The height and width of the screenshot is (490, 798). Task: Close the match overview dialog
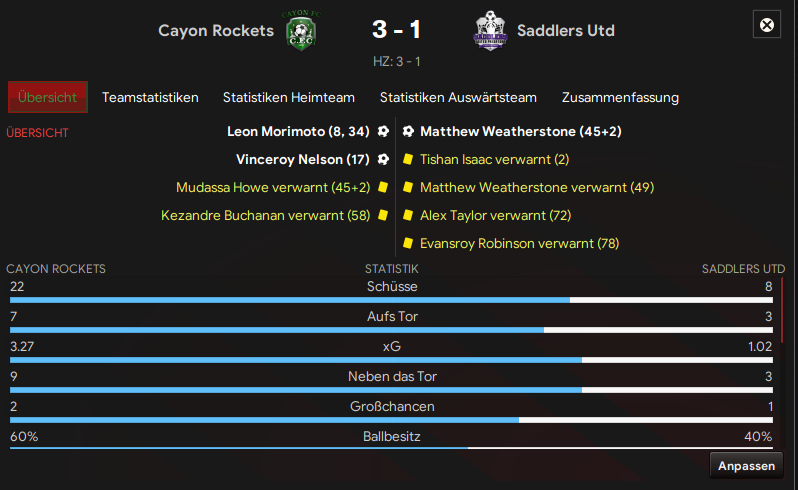[767, 25]
